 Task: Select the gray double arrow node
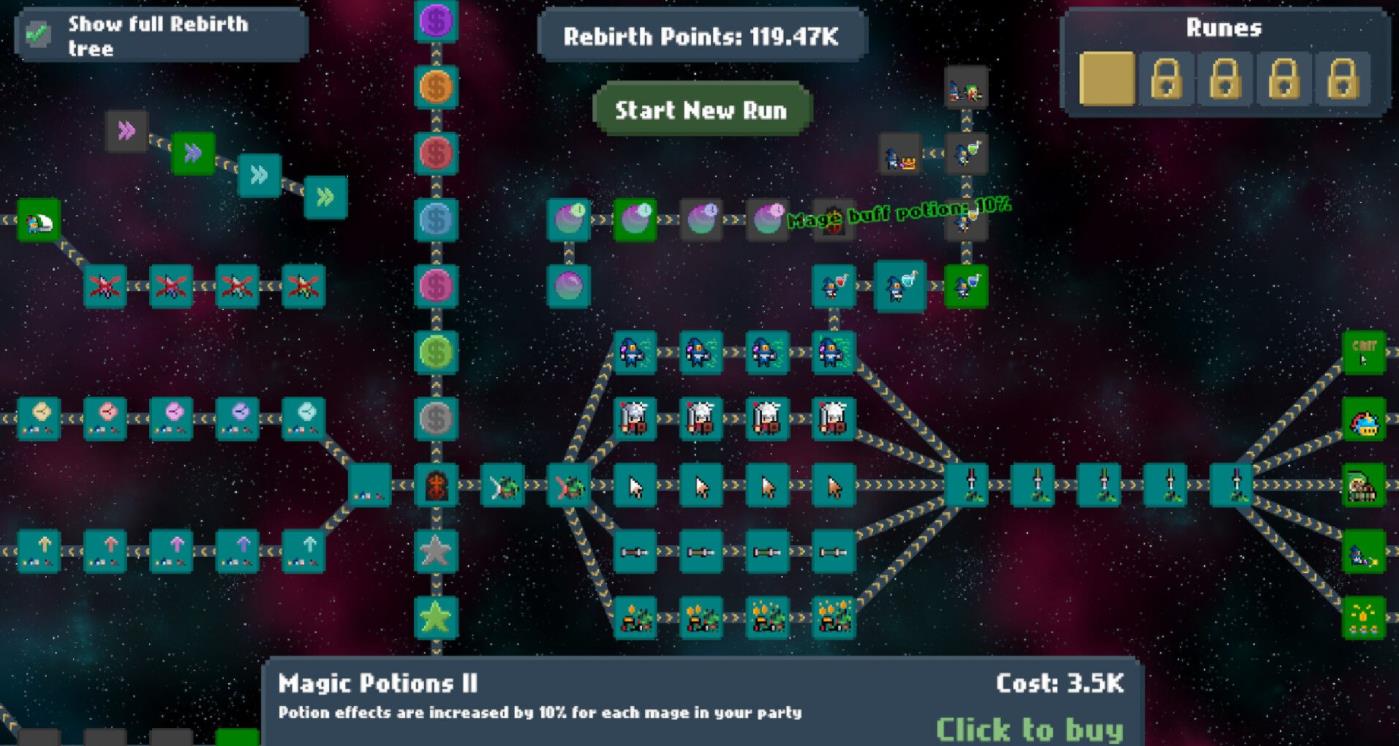click(127, 131)
